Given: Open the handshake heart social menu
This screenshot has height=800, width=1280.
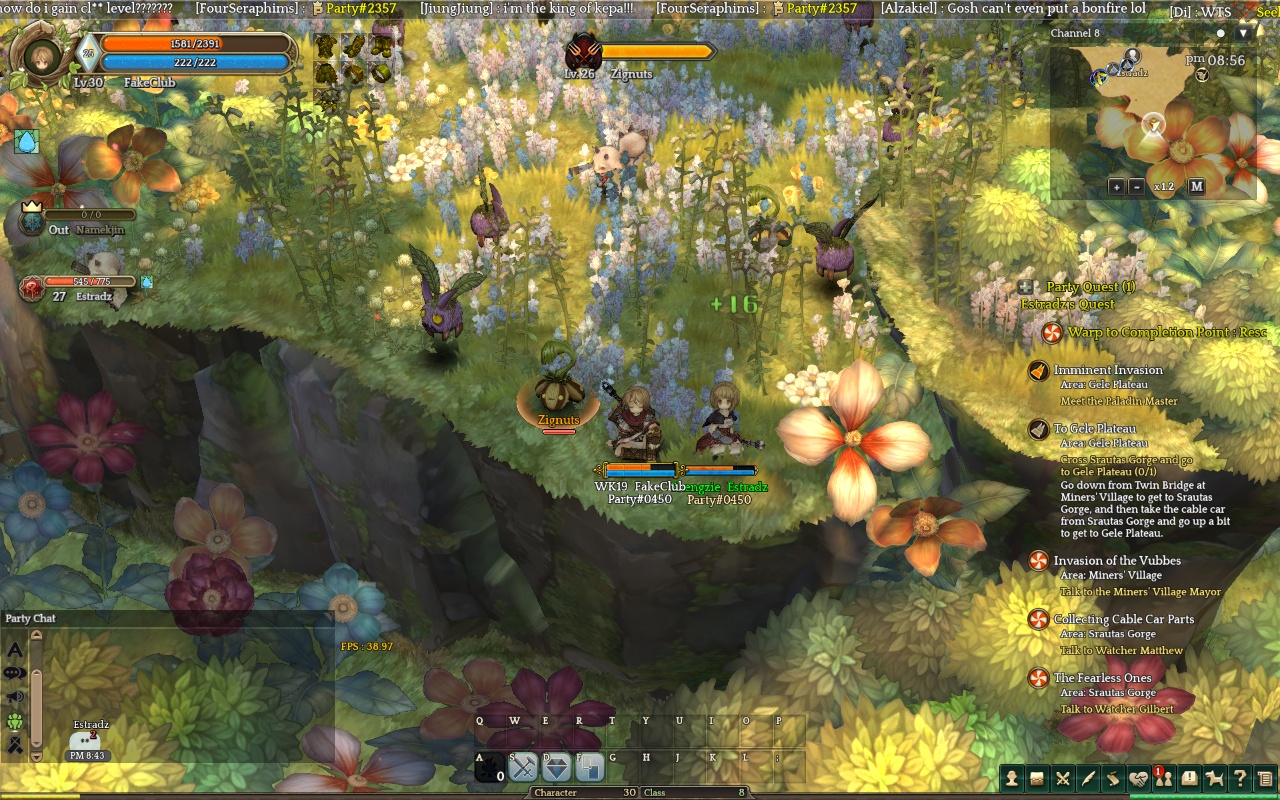Looking at the screenshot, I should [x=1138, y=778].
